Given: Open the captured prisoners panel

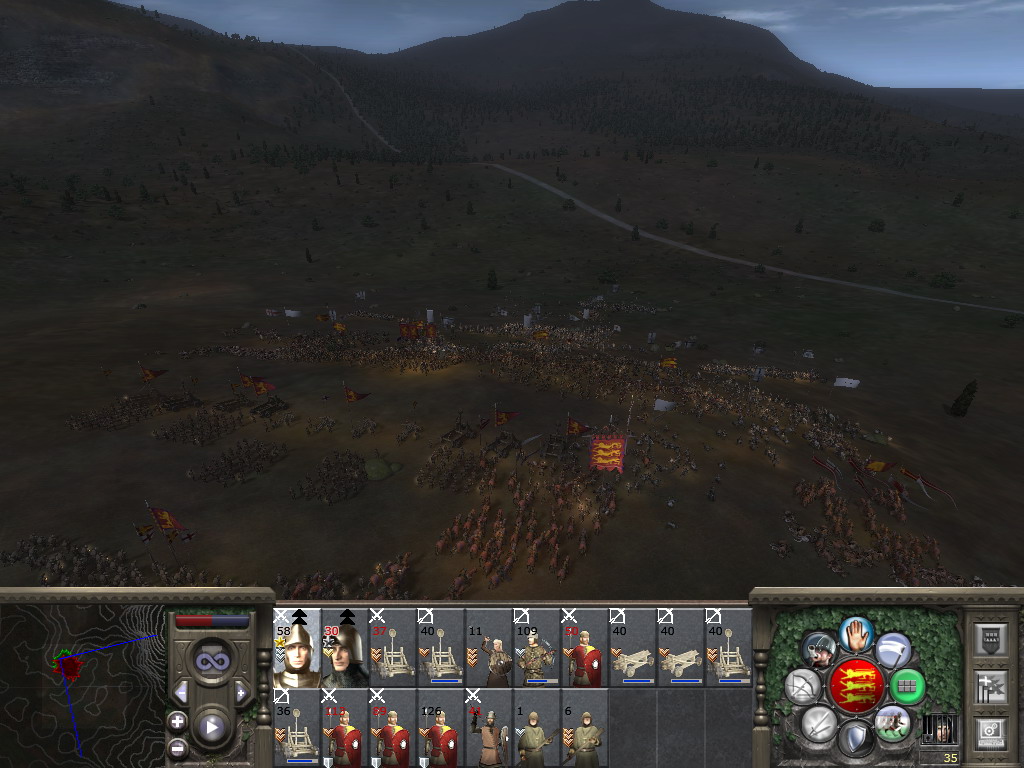Looking at the screenshot, I should tap(938, 728).
